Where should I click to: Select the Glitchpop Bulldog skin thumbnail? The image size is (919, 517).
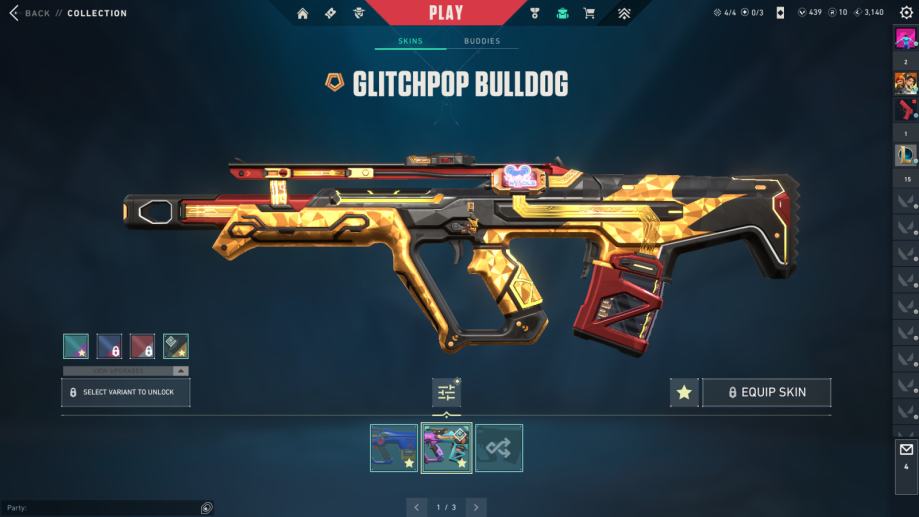click(x=446, y=447)
